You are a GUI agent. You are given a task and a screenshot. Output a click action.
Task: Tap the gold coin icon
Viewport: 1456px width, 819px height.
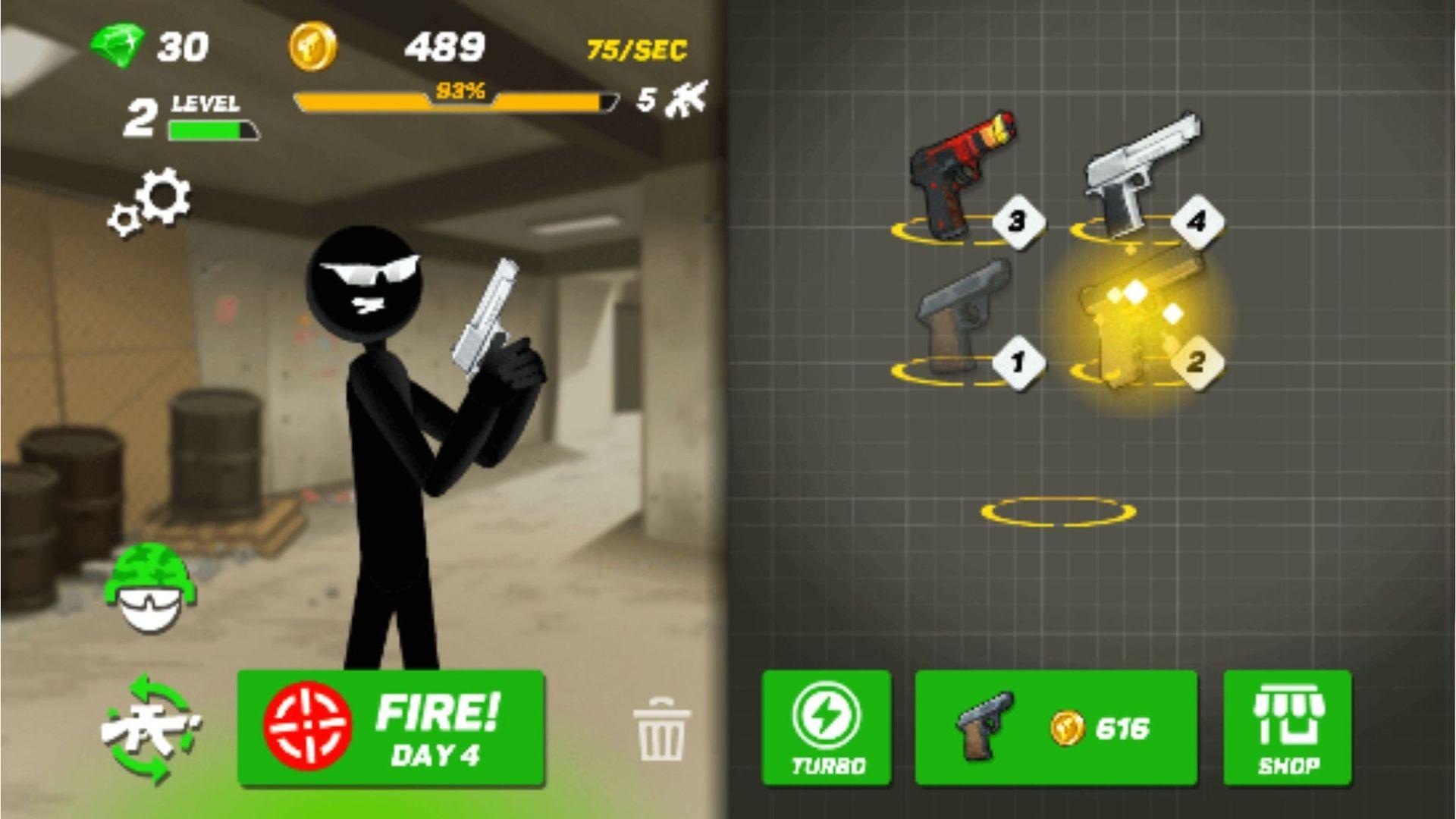click(x=313, y=47)
